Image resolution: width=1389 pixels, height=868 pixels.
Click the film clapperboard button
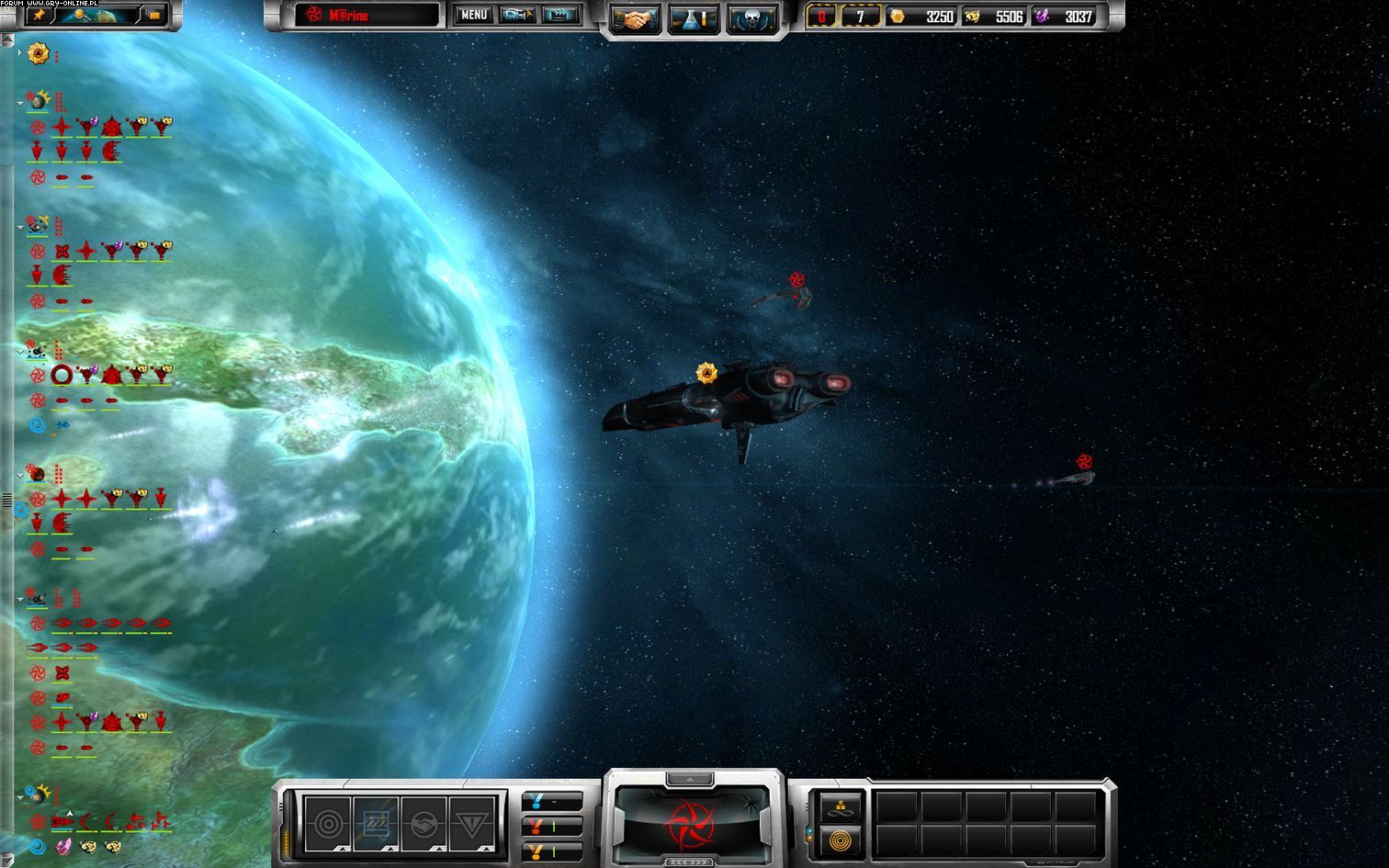pos(559,15)
